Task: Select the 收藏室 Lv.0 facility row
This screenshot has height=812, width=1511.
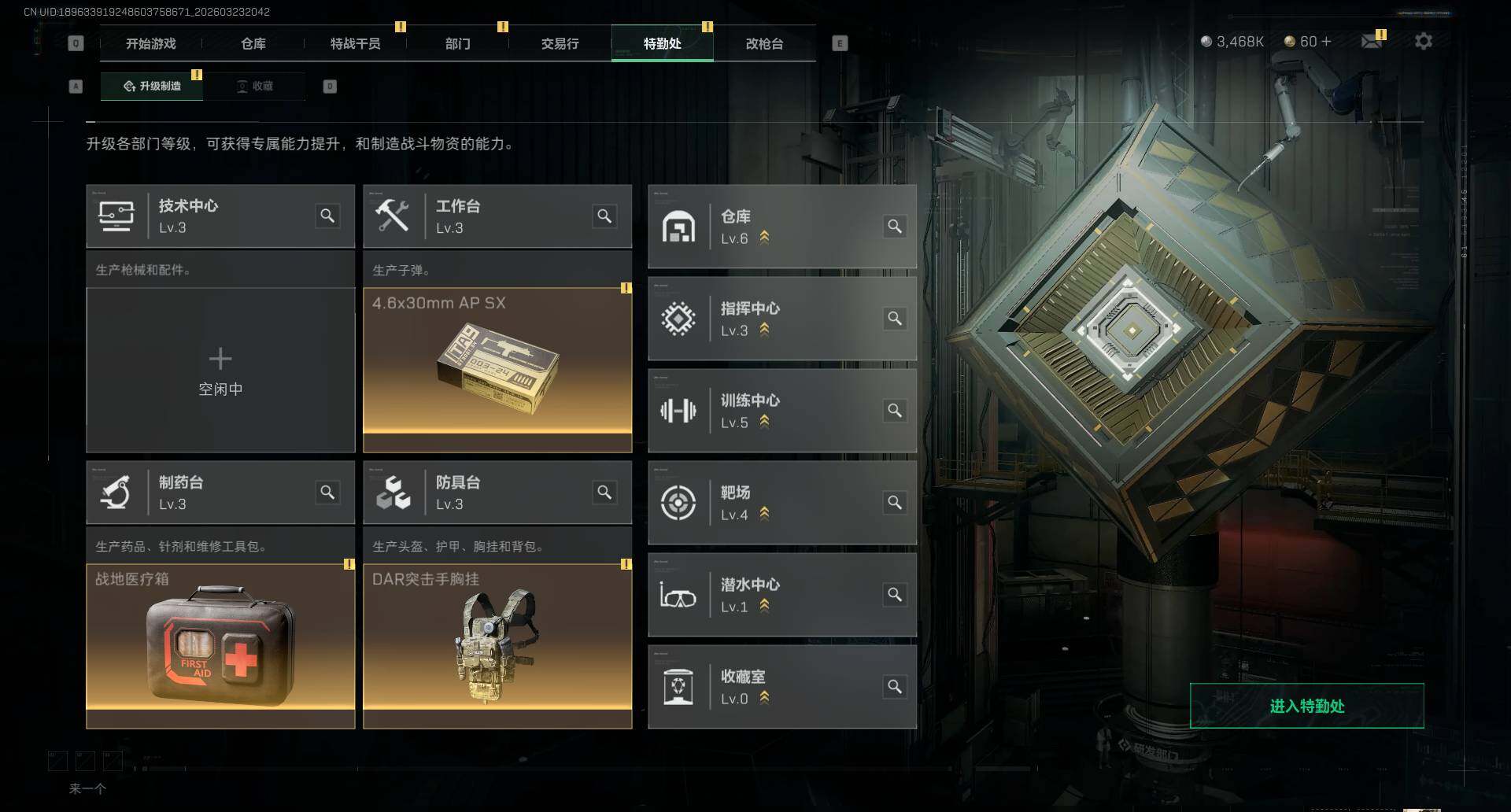Action: coord(781,687)
